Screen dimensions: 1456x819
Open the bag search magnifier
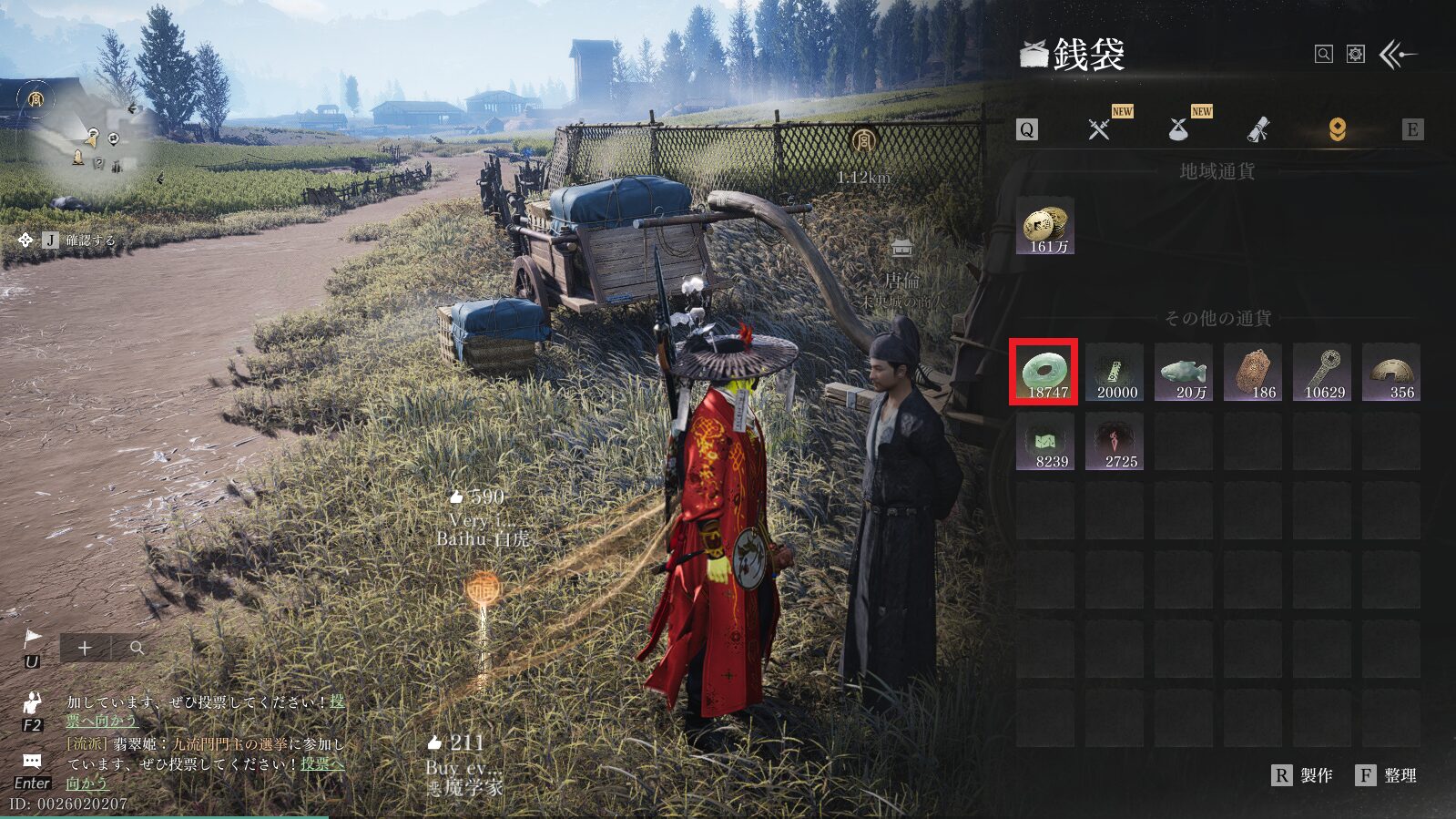[x=1324, y=55]
